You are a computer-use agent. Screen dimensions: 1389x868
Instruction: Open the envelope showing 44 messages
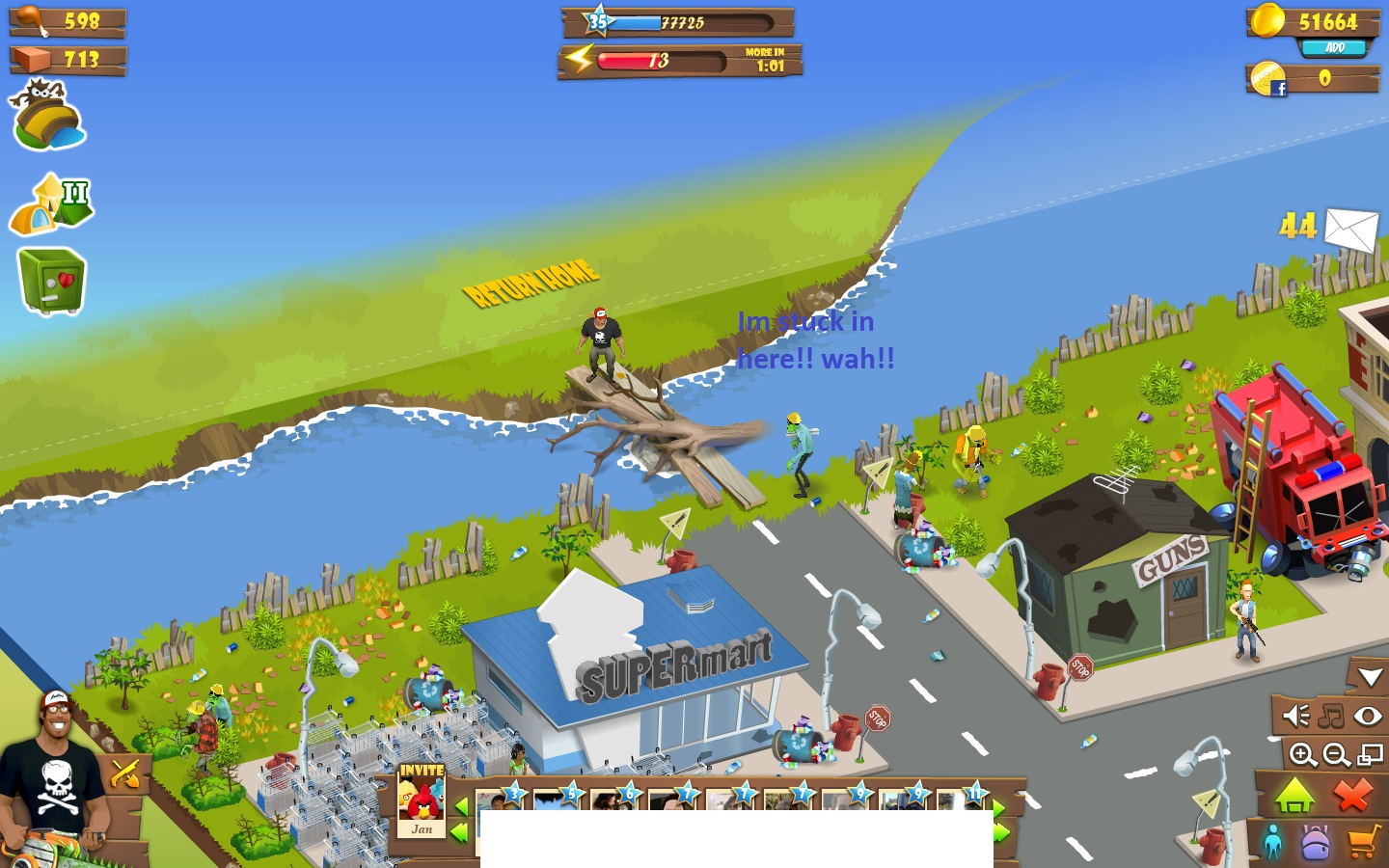1349,231
